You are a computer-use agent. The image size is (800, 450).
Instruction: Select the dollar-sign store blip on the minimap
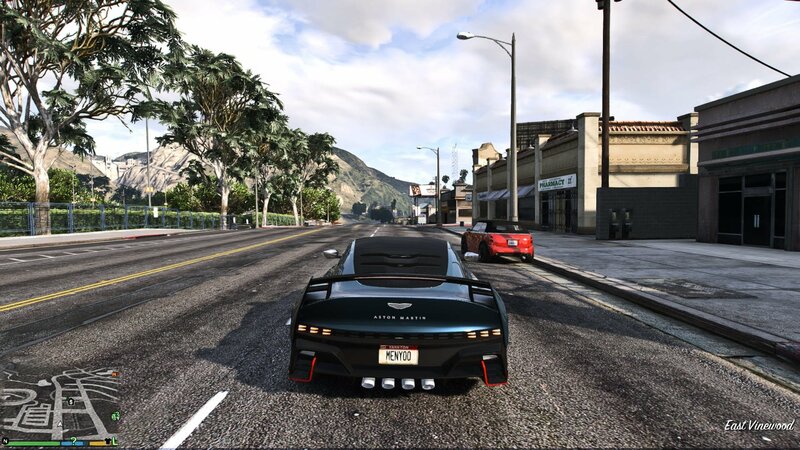[x=71, y=402]
